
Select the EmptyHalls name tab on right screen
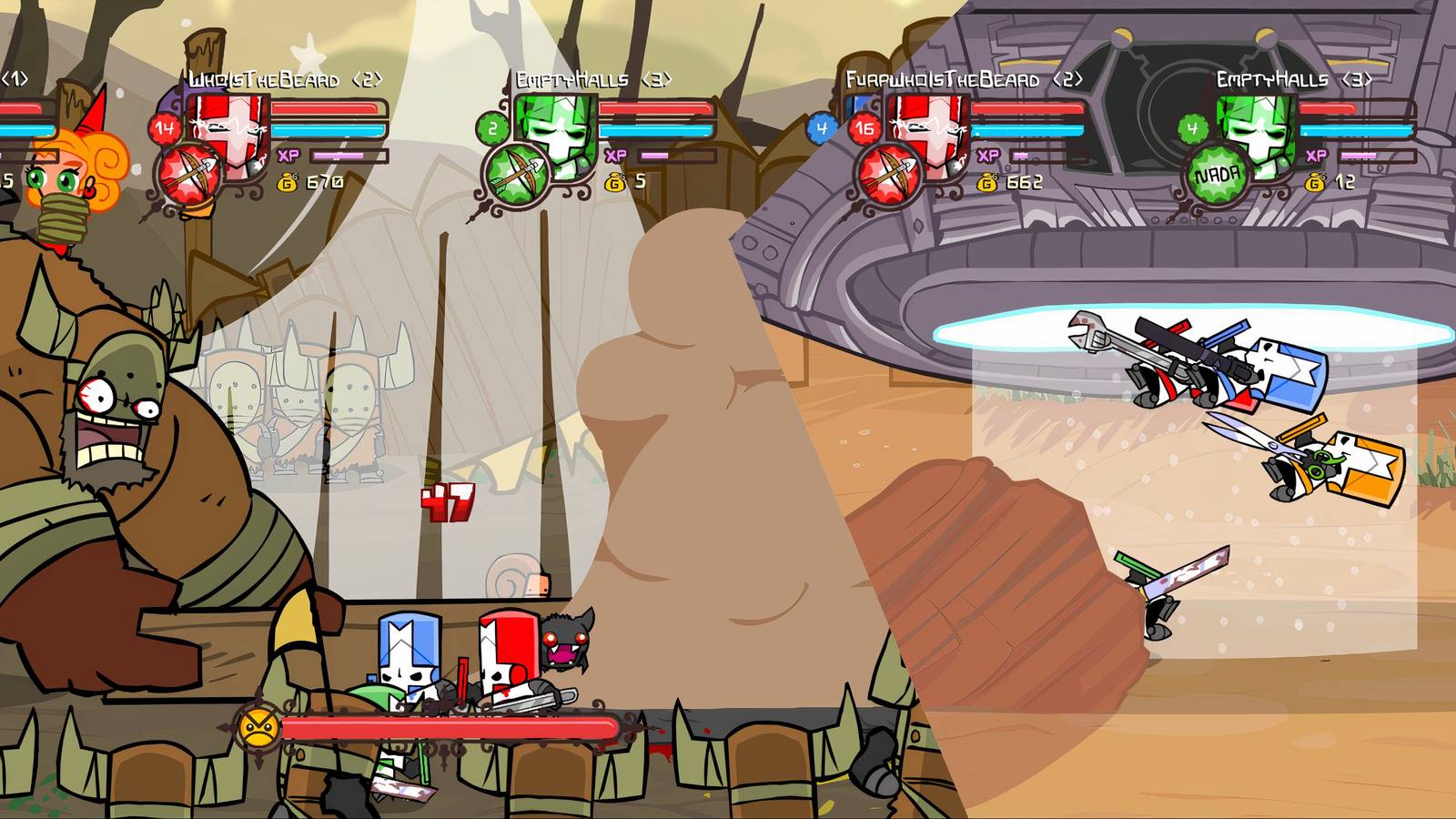tap(1281, 79)
